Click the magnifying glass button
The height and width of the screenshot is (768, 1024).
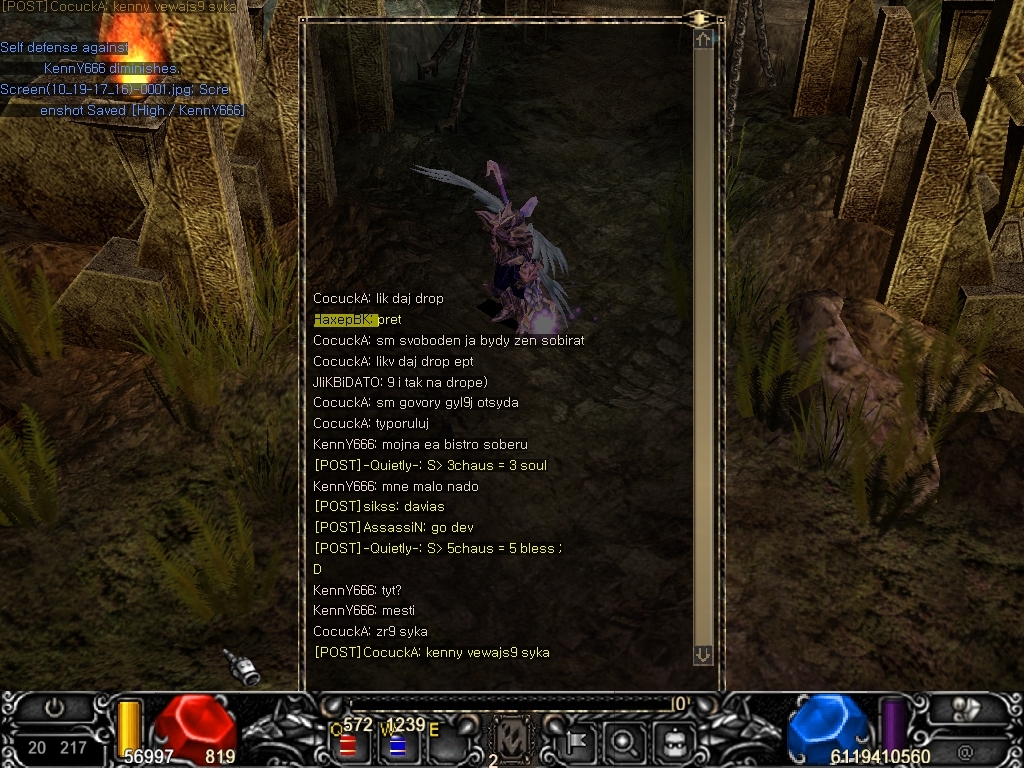click(623, 742)
